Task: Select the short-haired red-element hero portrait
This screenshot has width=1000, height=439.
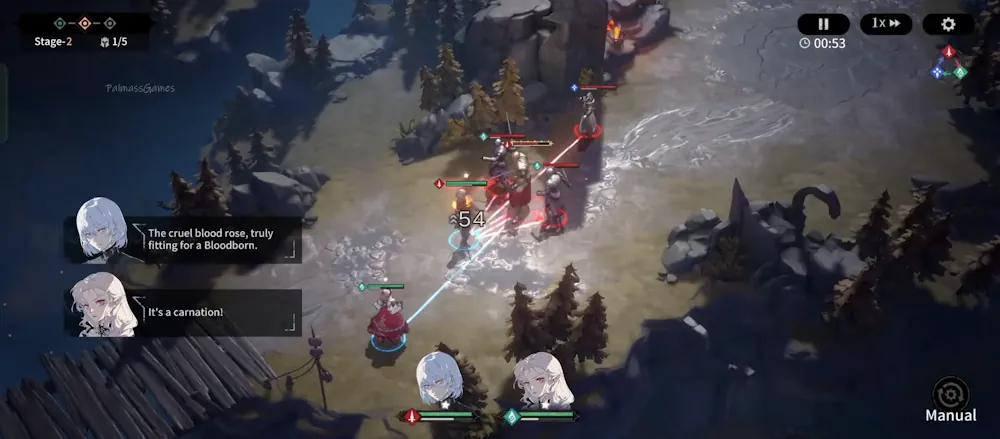Action: (439, 381)
